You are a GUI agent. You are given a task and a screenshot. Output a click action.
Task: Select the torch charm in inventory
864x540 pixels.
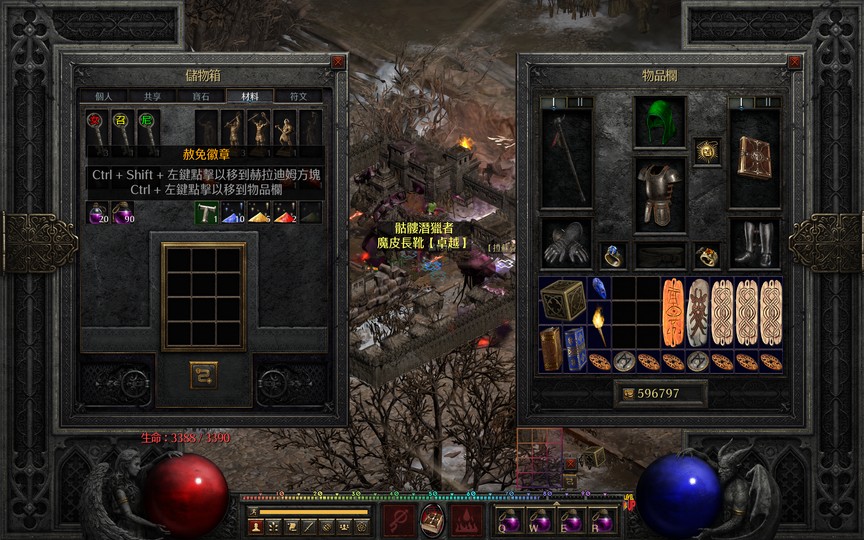click(x=599, y=322)
